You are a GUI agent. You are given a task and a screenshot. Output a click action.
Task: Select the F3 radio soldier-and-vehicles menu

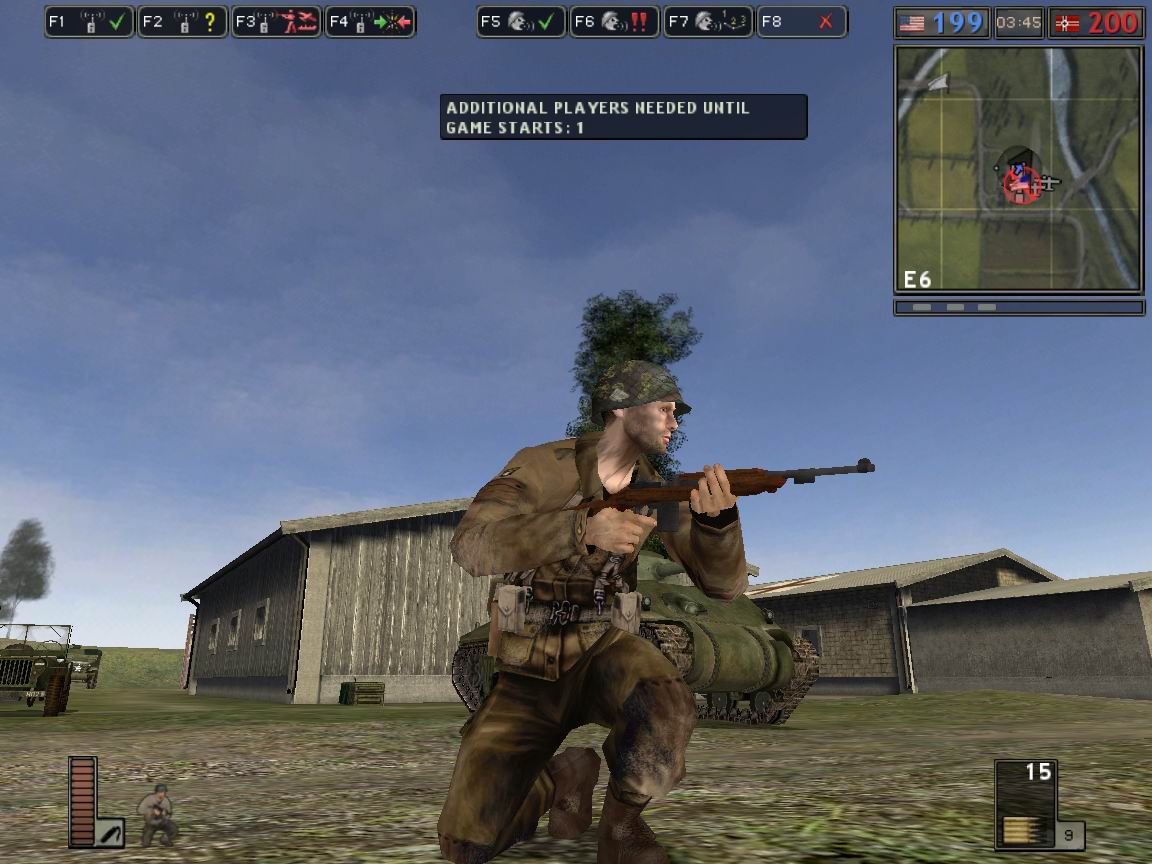[x=276, y=22]
